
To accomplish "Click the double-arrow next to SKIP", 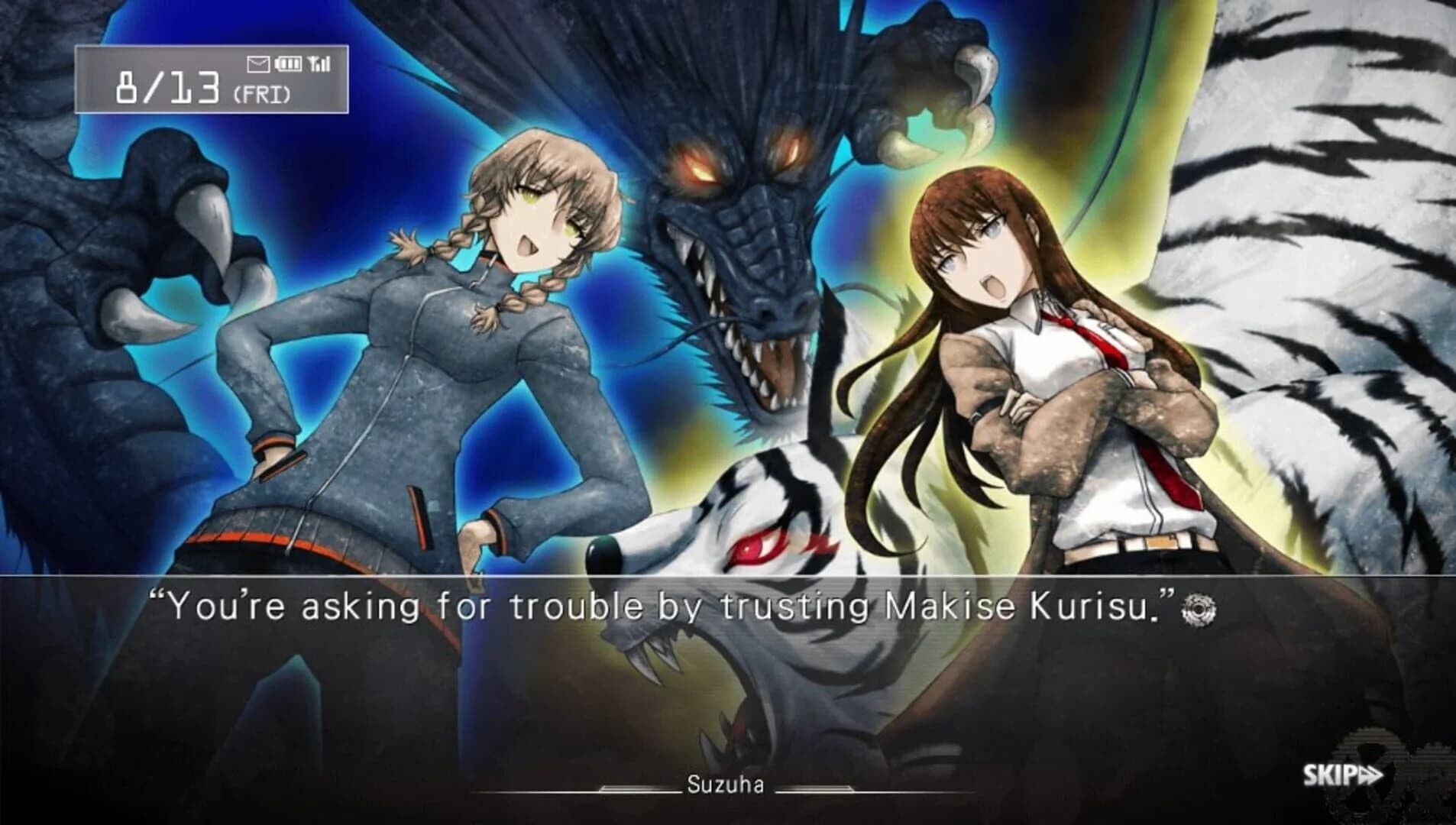I will (1370, 773).
